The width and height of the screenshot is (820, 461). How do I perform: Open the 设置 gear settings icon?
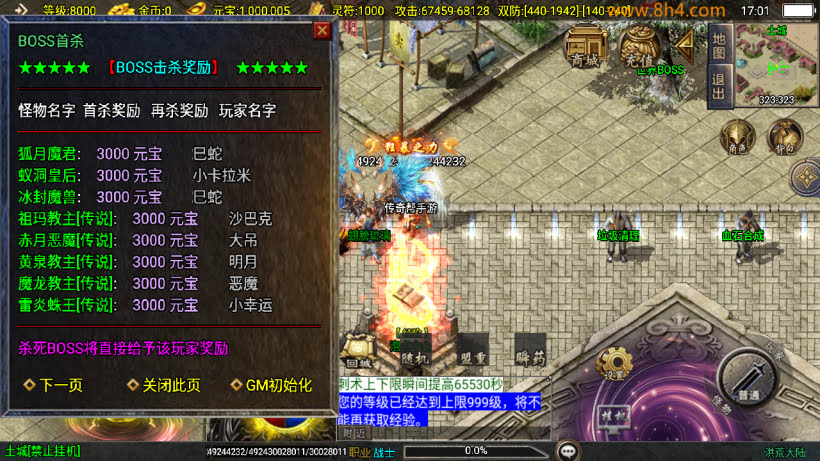(615, 365)
